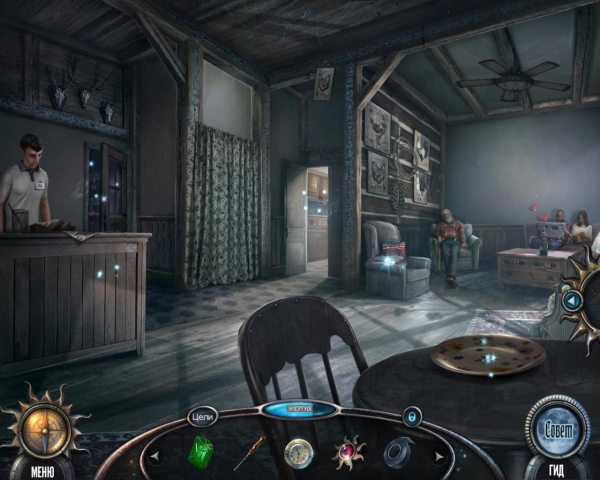
Task: Pick the matchstick in the inventory
Action: pyautogui.click(x=248, y=453)
